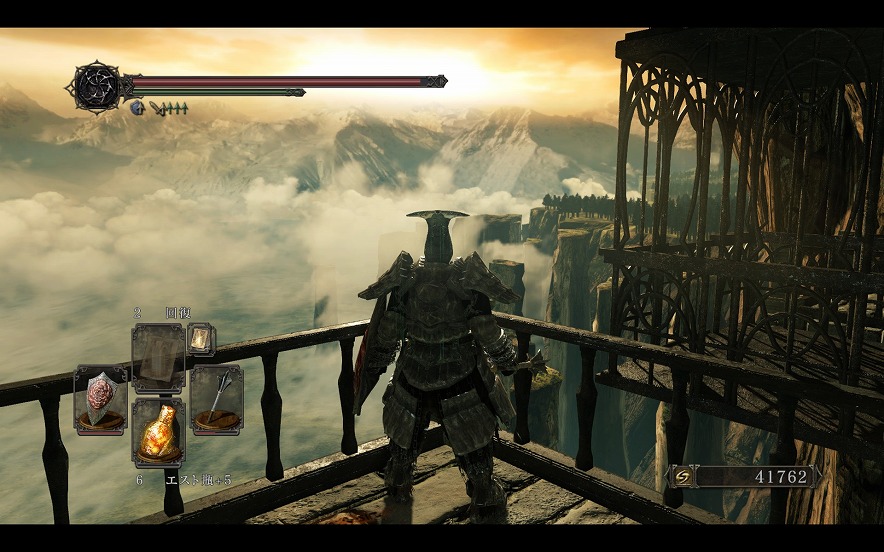Select the rose-emblem shield slot
The height and width of the screenshot is (552, 884).
[x=100, y=399]
